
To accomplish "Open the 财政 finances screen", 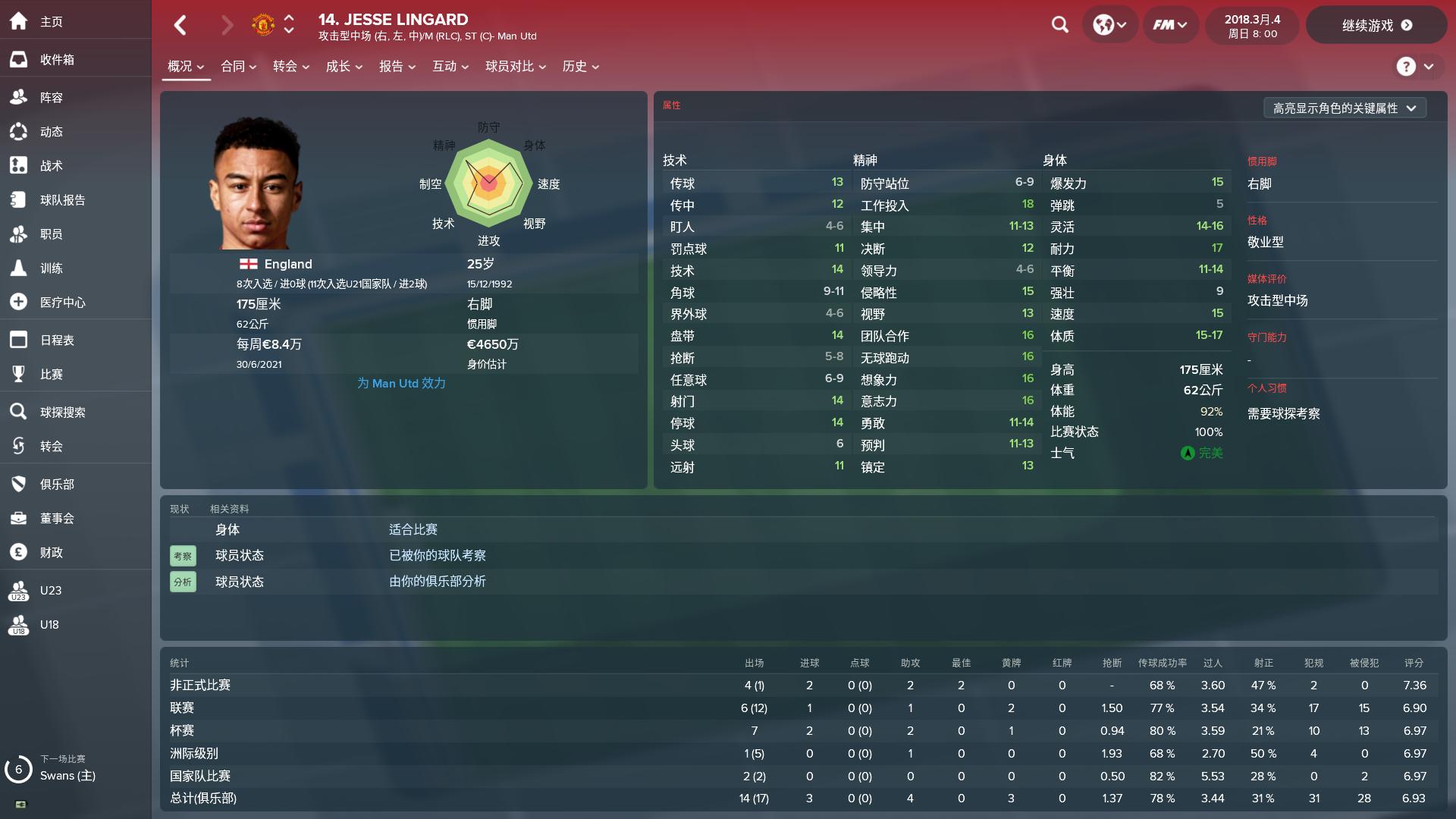I will click(50, 552).
